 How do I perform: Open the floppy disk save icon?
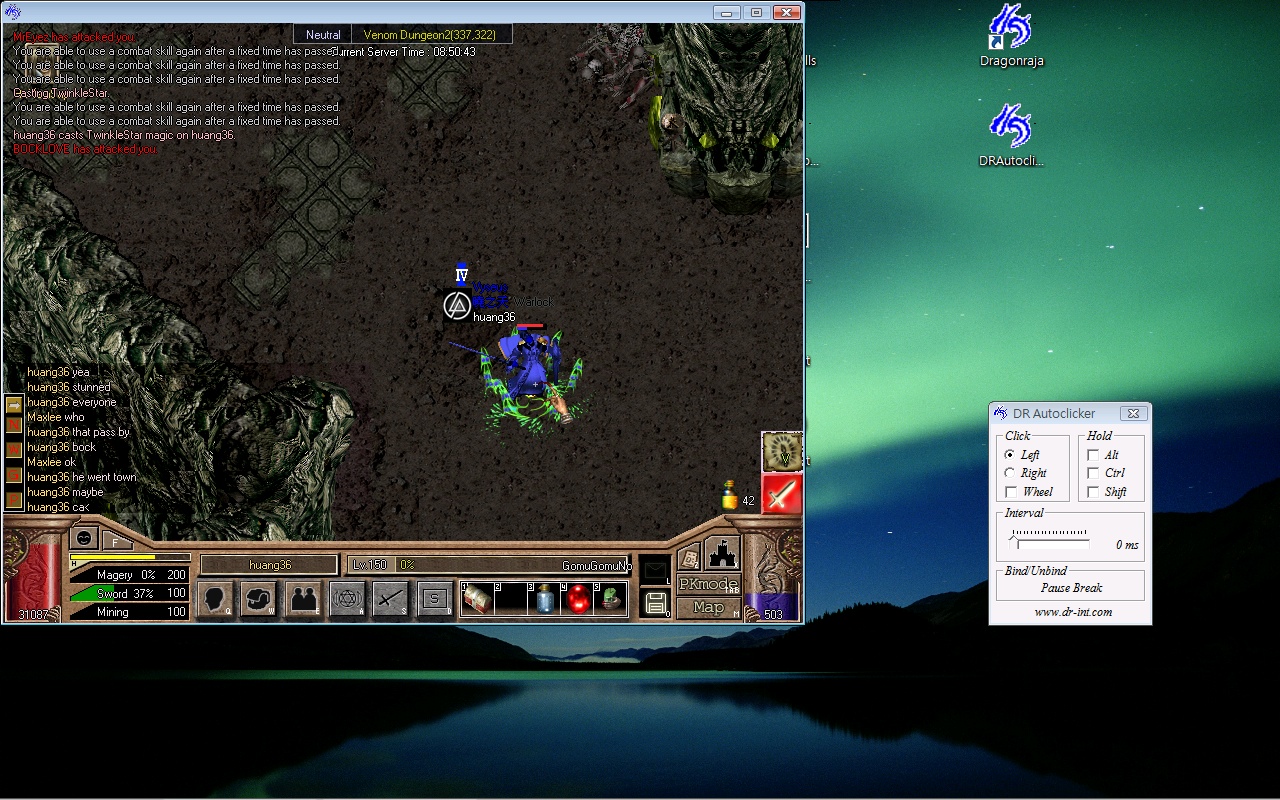coord(656,602)
